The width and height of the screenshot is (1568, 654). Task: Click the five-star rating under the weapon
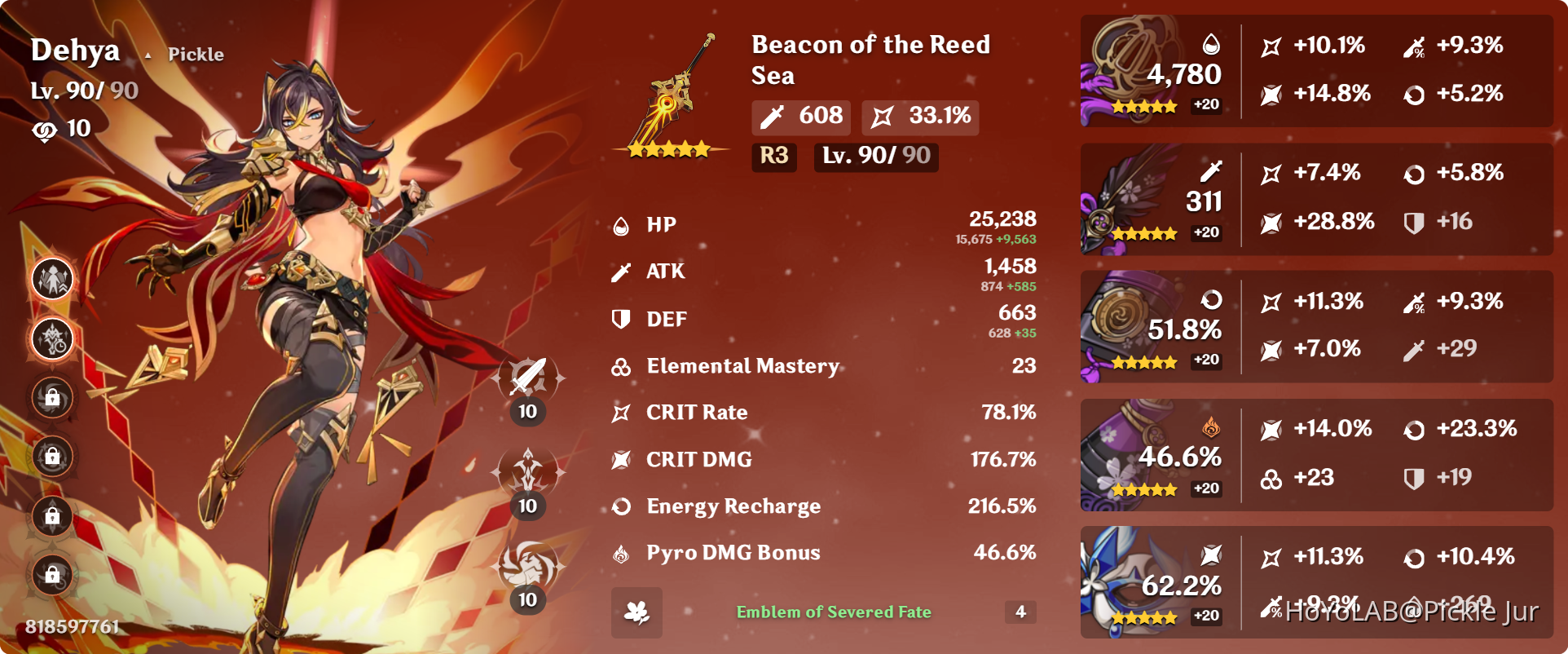[x=668, y=149]
